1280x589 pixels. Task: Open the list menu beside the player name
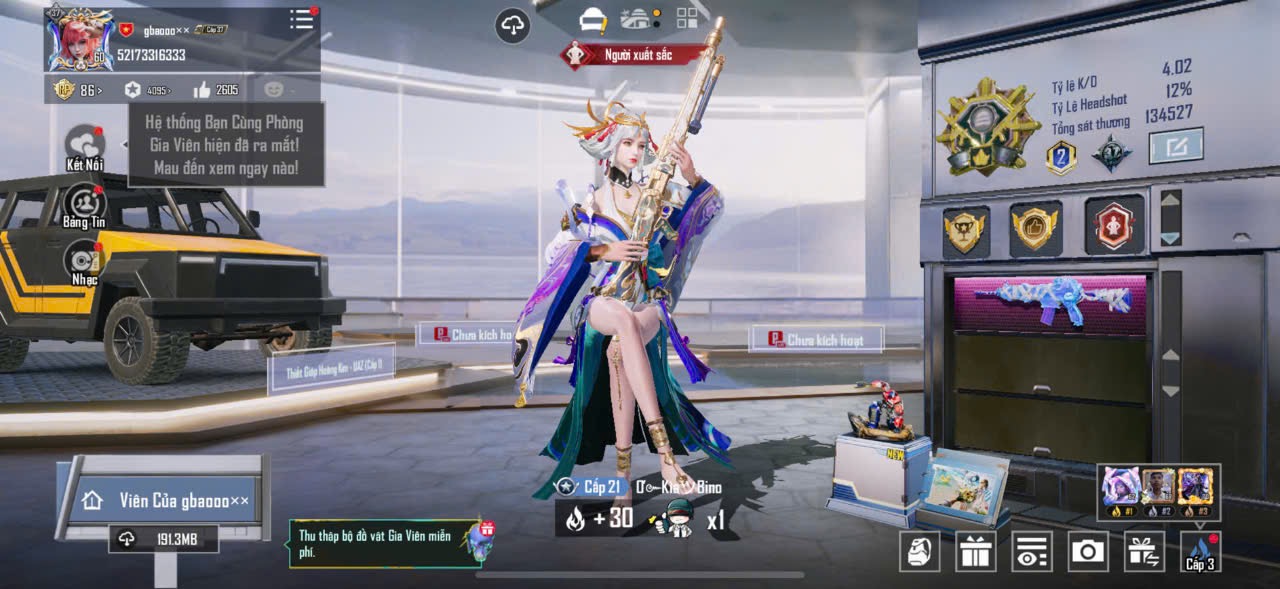[301, 19]
